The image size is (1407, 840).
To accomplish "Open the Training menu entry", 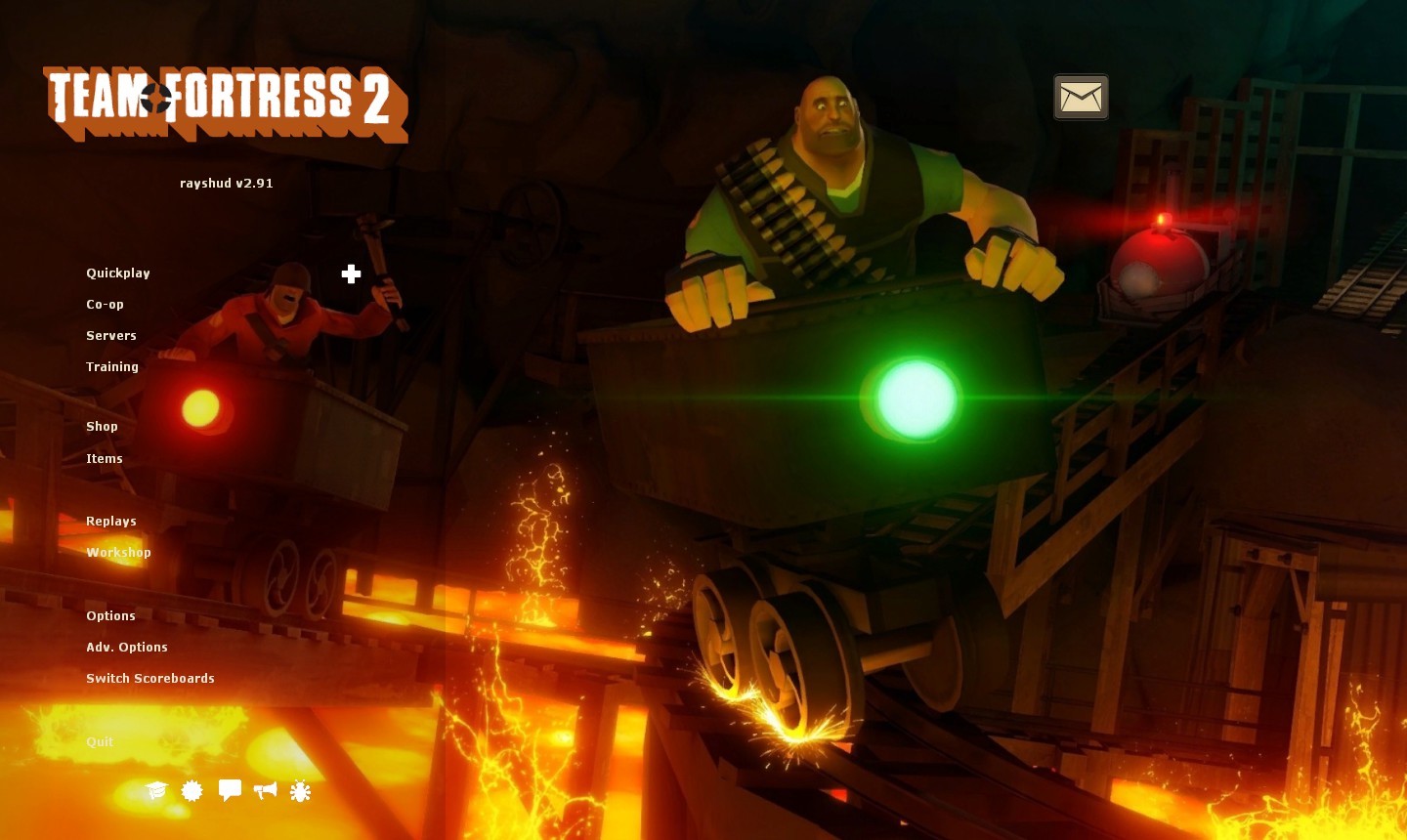I will (x=111, y=367).
